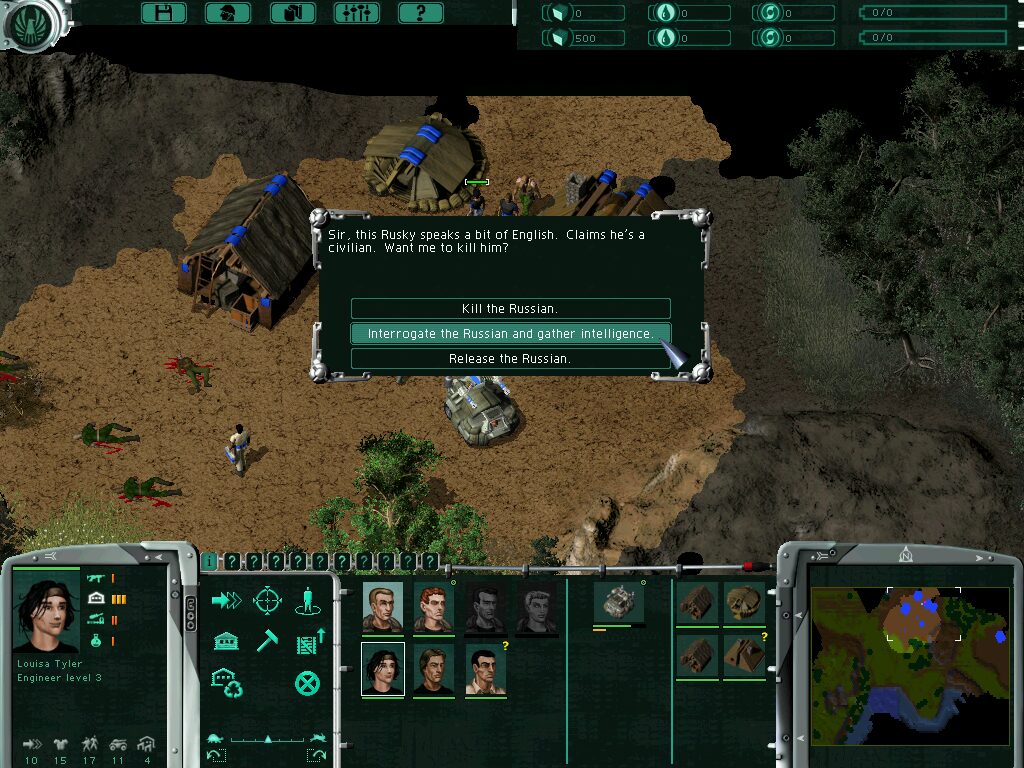The width and height of the screenshot is (1024, 768).
Task: Choose 'Kill the Russian.' option
Action: click(510, 309)
